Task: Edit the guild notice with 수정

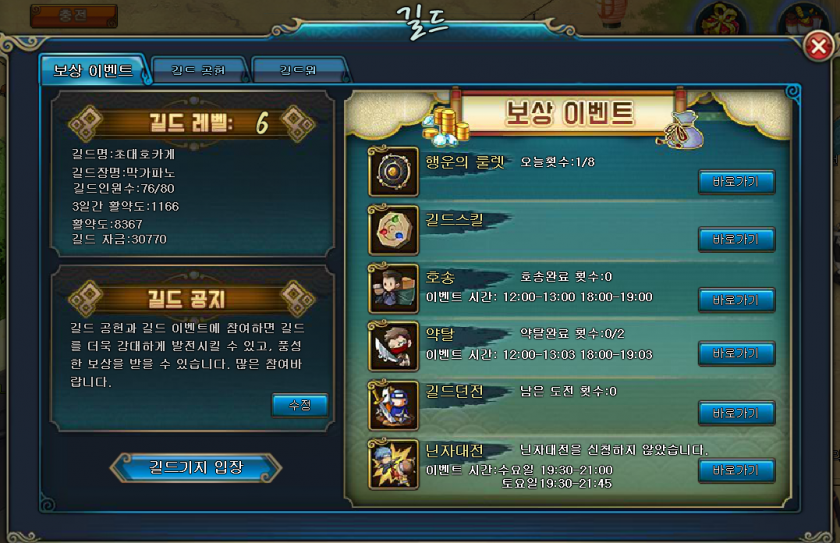Action: click(x=299, y=405)
